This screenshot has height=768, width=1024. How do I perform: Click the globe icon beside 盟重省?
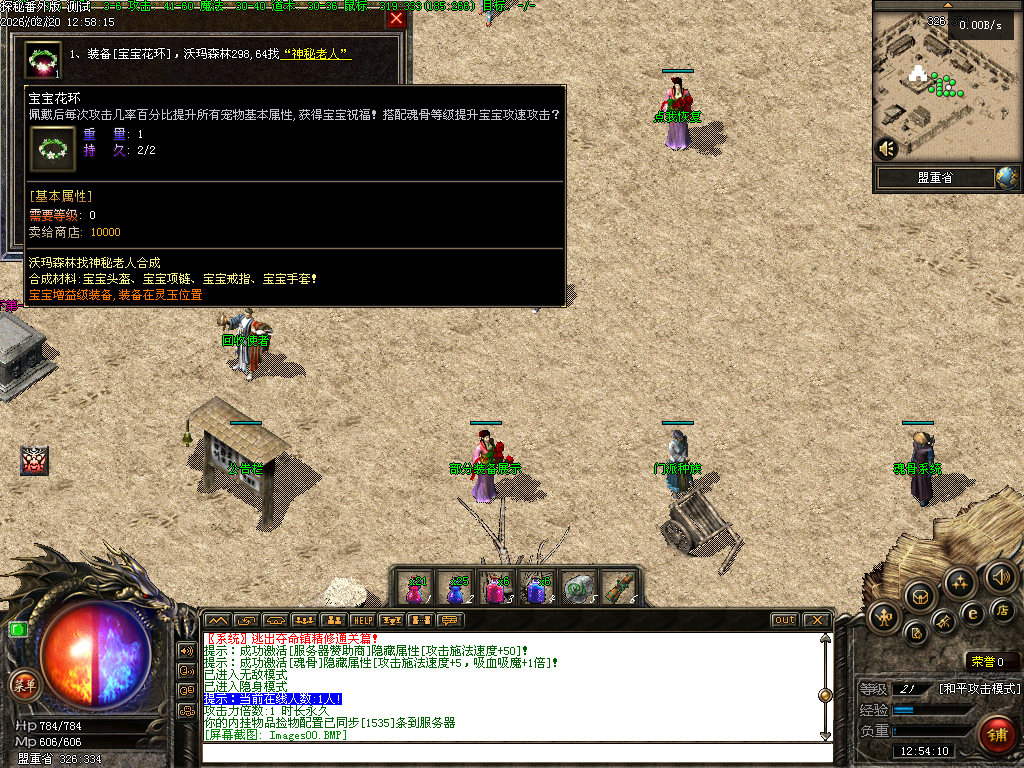click(x=1006, y=178)
